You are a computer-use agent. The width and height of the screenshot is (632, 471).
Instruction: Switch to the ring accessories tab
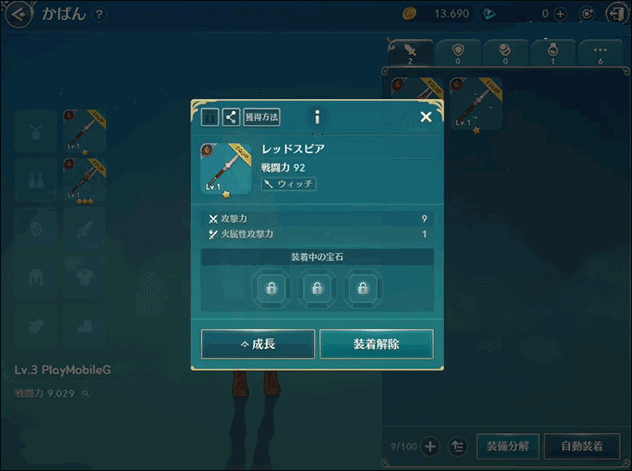553,53
